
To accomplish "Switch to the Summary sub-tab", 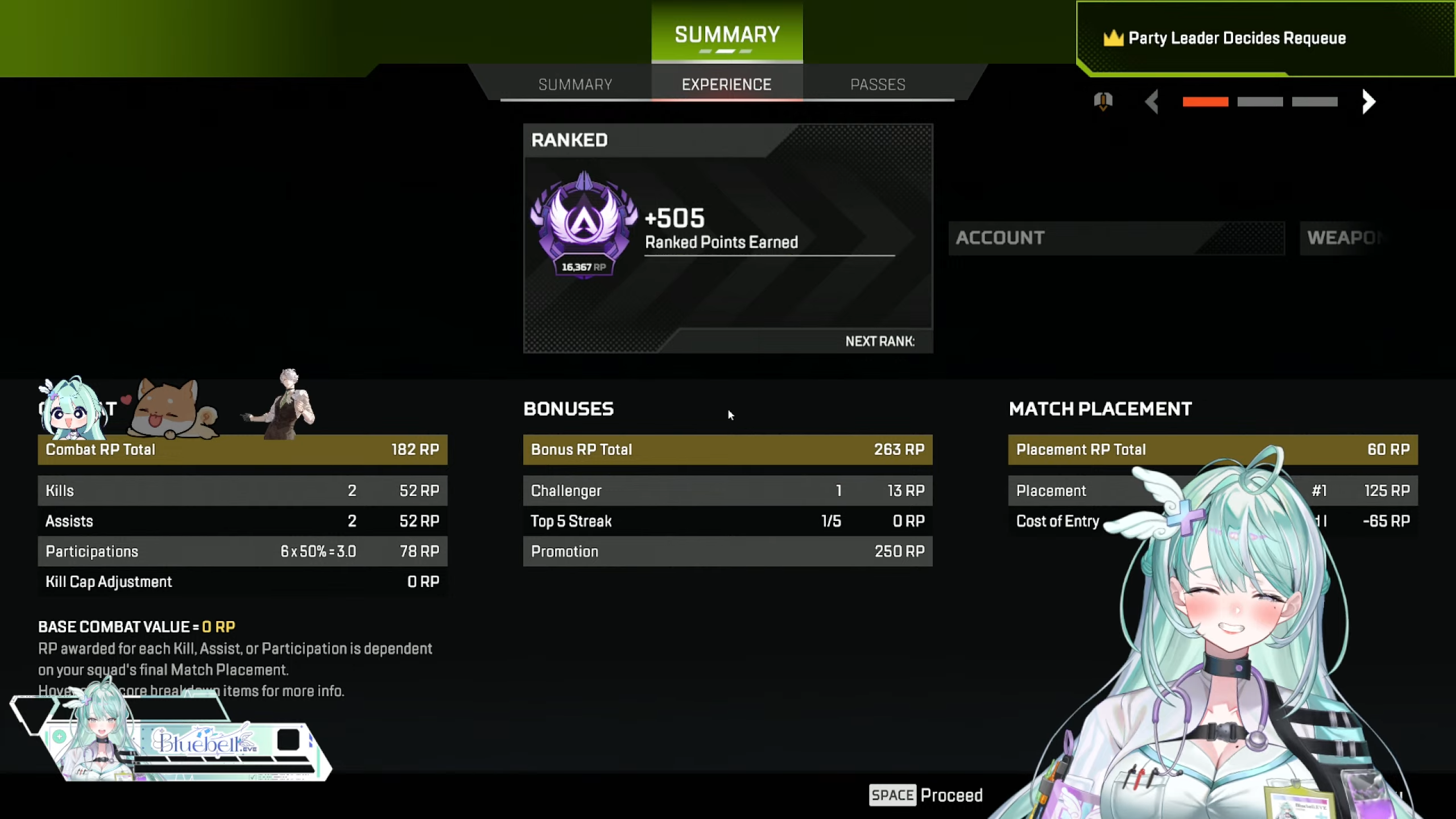I will coord(575,85).
